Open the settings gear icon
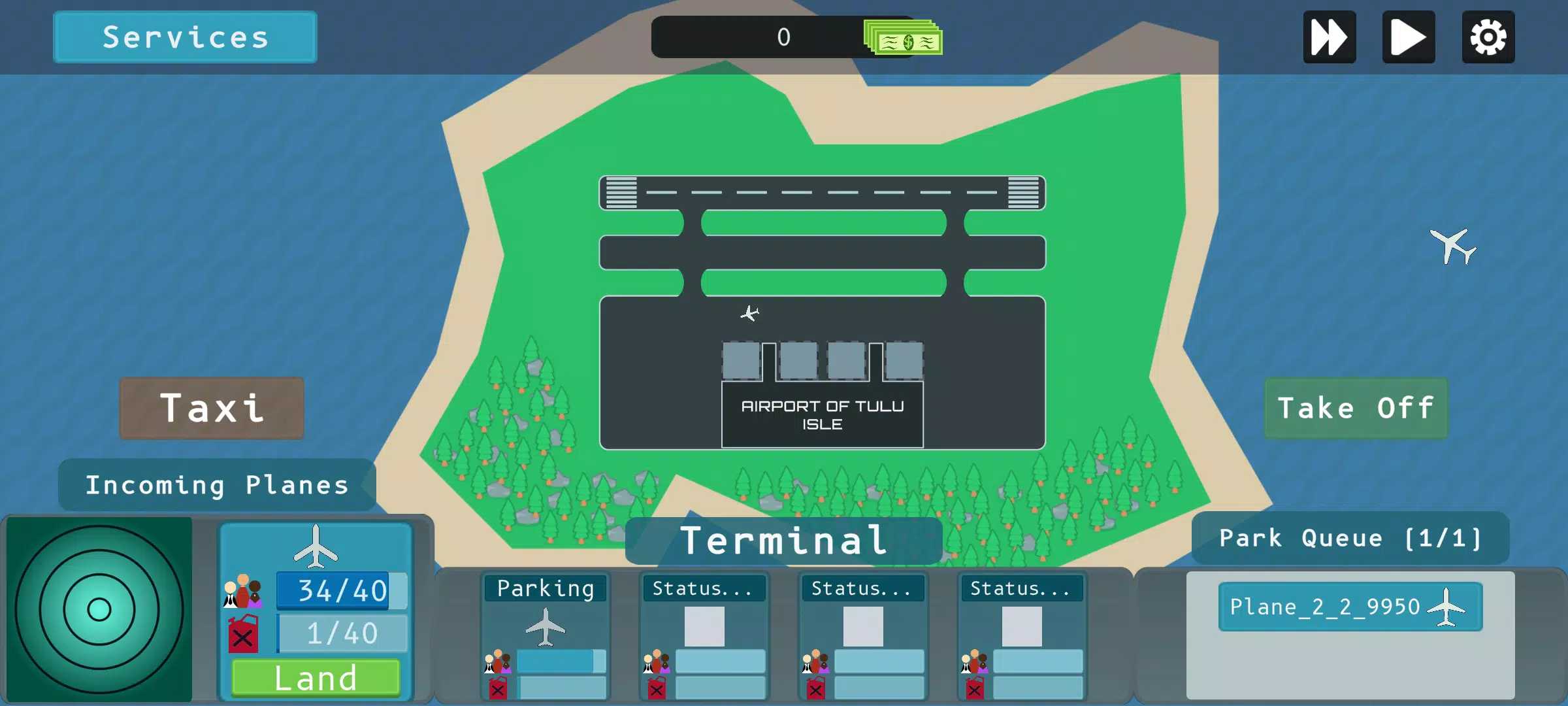 [x=1488, y=37]
